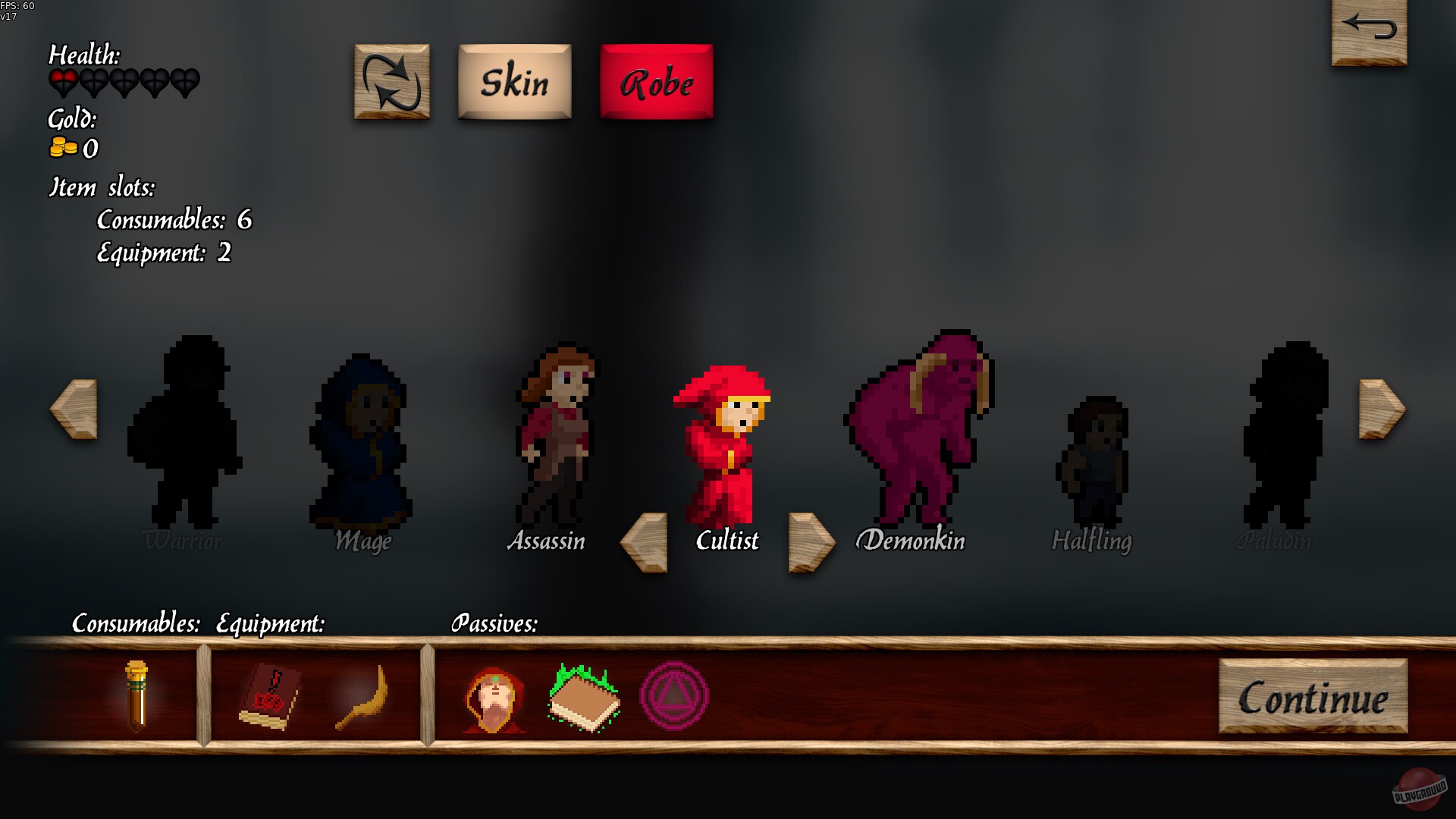The width and height of the screenshot is (1456, 819).
Task: Click the left arrow beside Cultist
Action: click(643, 542)
